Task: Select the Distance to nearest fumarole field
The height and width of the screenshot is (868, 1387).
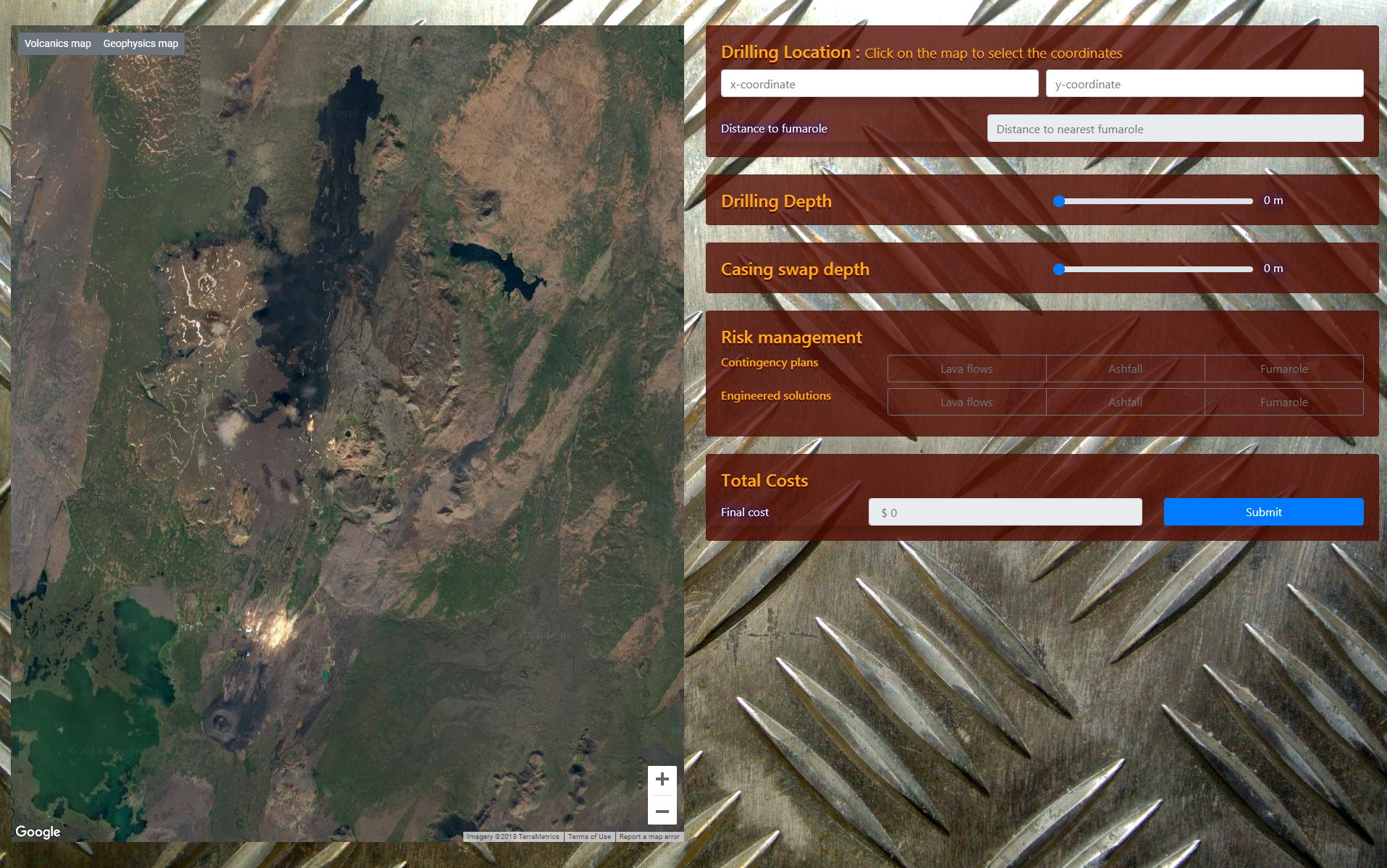Action: 1174,128
